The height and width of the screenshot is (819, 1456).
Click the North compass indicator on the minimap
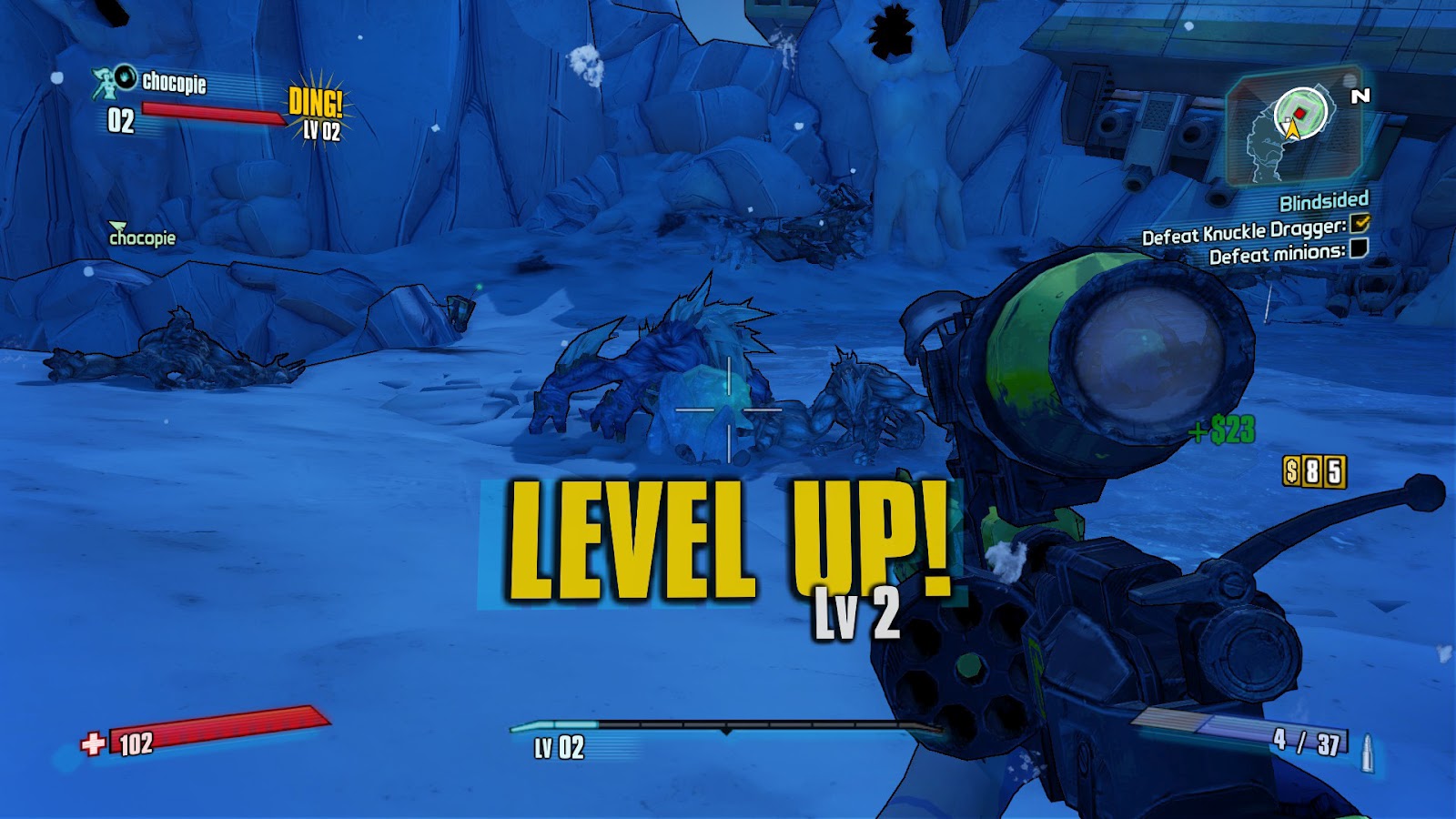1360,96
